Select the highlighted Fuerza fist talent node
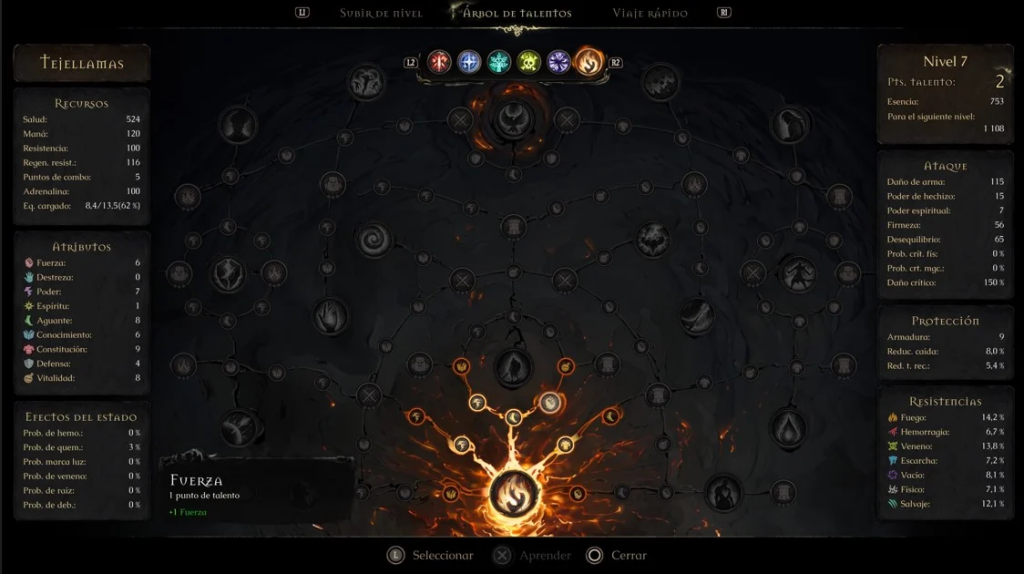 [x=550, y=403]
